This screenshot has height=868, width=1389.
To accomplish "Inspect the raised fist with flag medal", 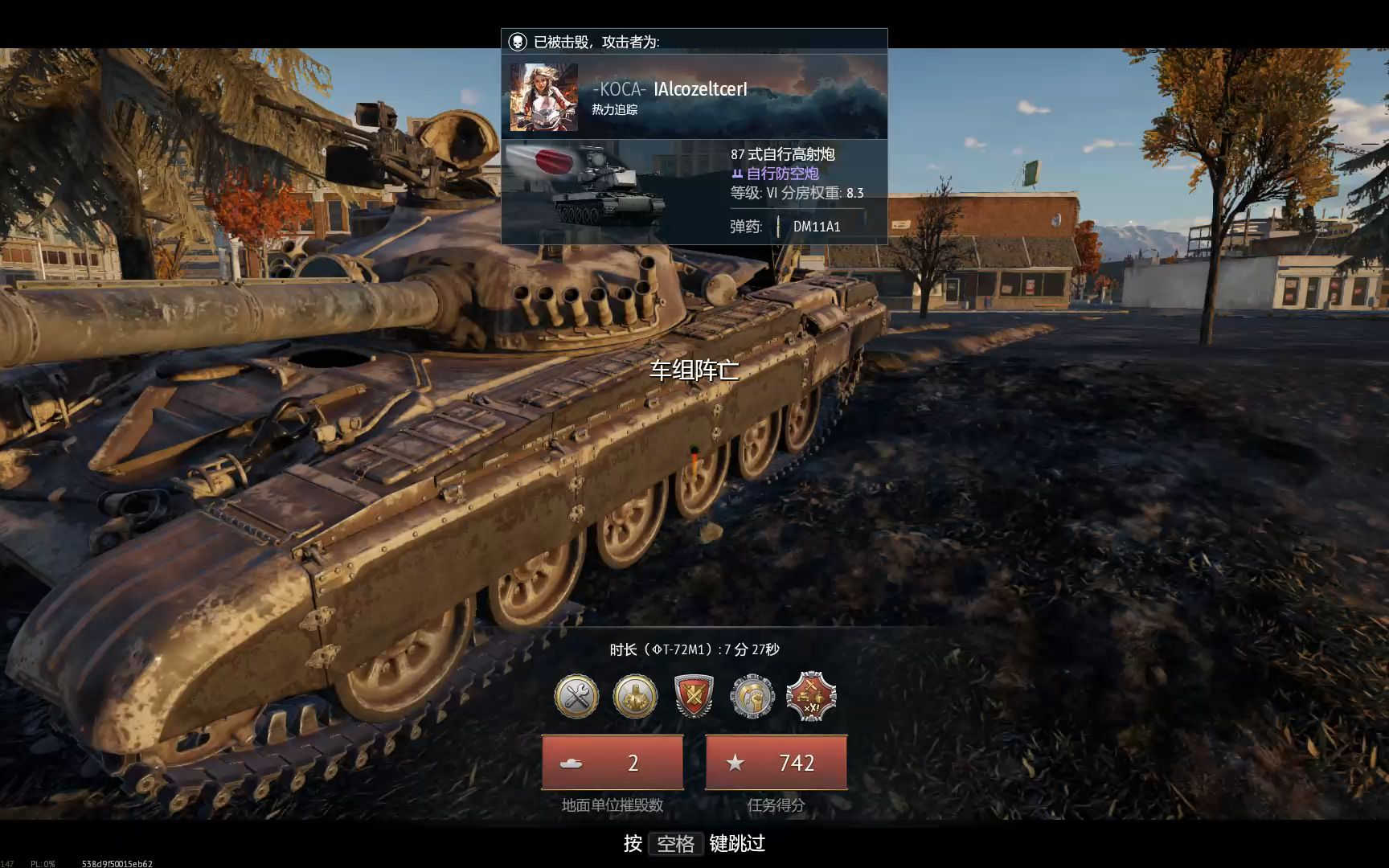I will tap(752, 696).
